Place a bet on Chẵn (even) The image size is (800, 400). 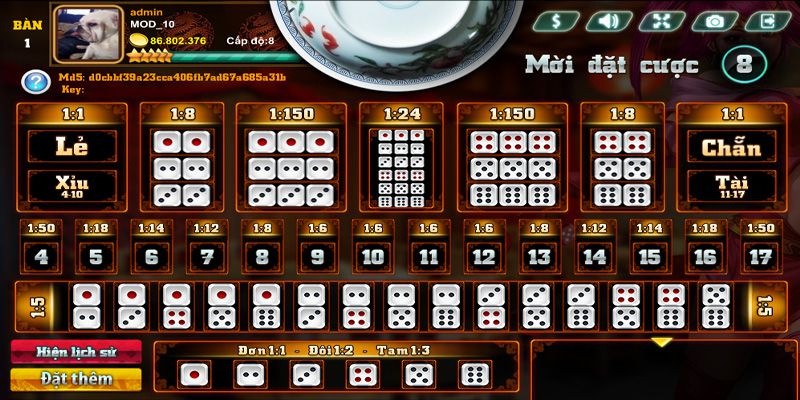point(730,146)
